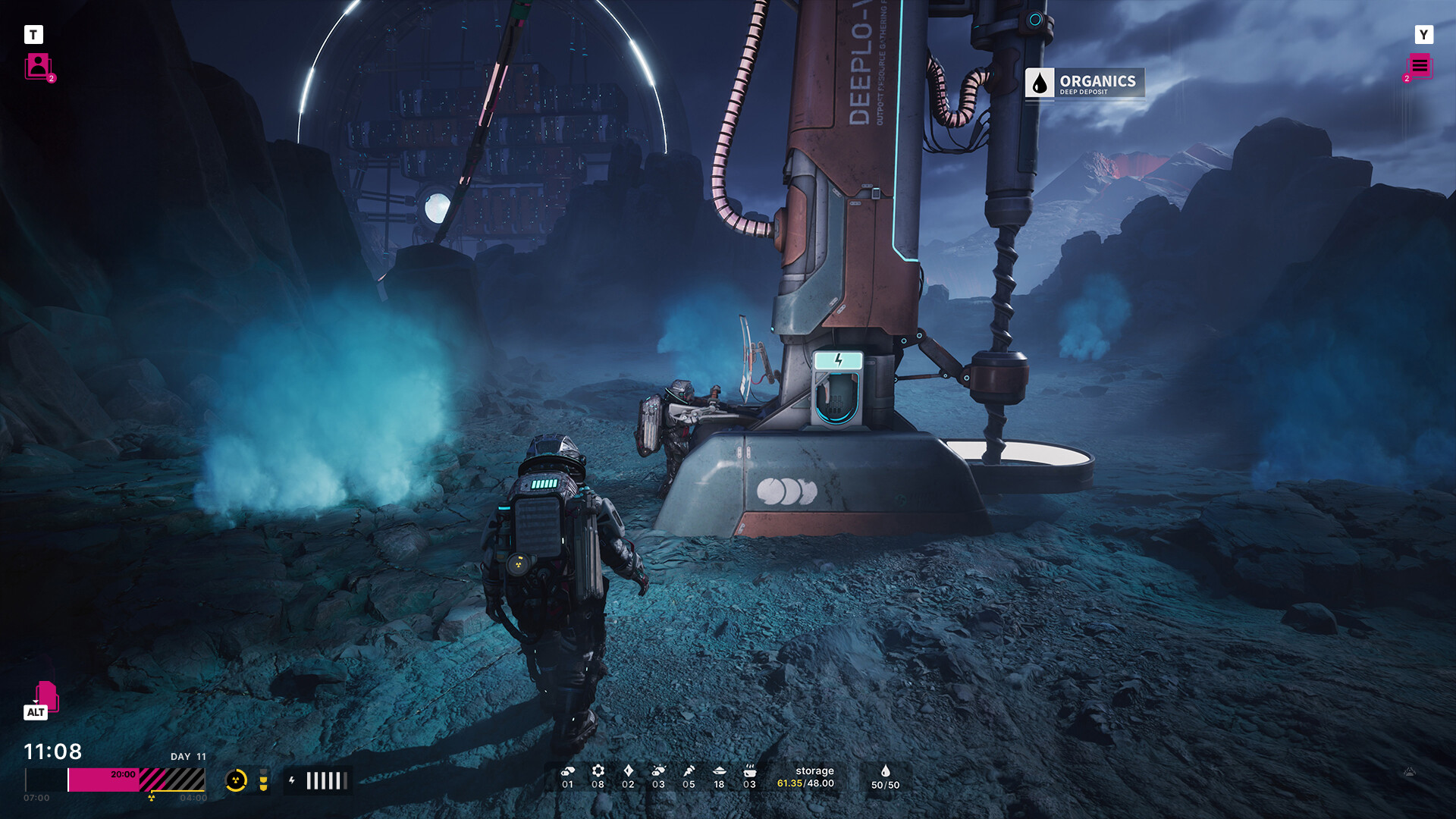Viewport: 1456px width, 819px height.
Task: Click the DAY 11 time display
Action: pos(187,756)
